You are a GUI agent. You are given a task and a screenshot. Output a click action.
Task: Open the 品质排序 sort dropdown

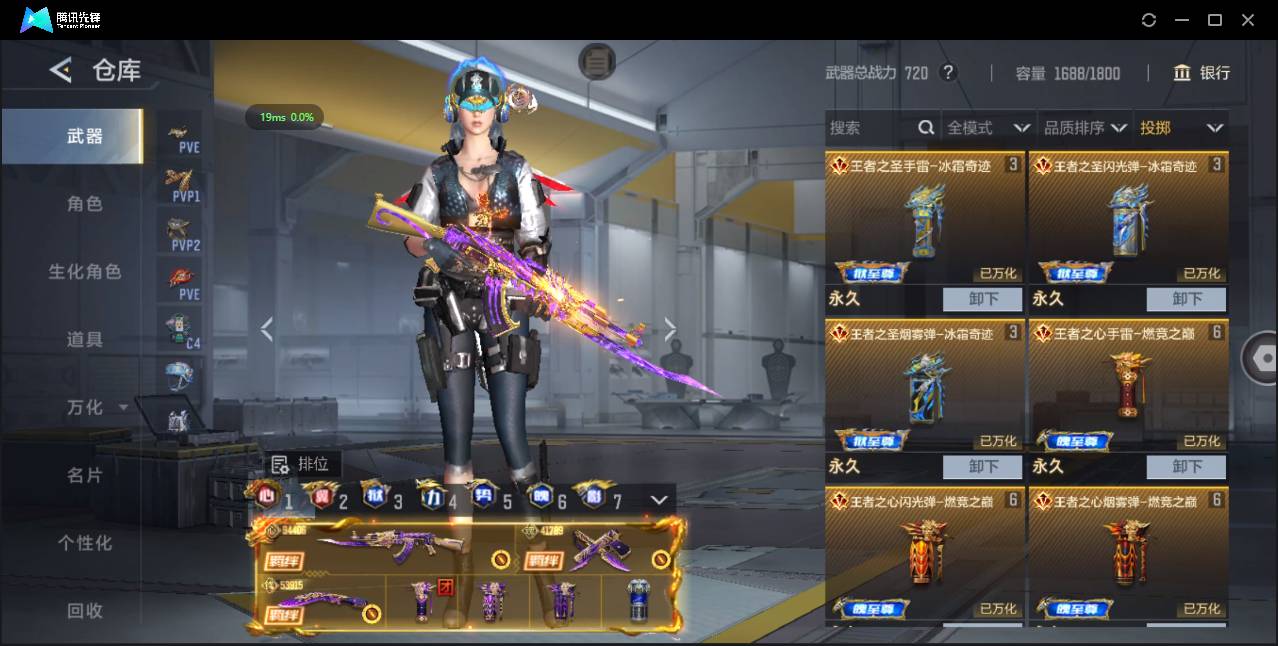pos(1084,128)
